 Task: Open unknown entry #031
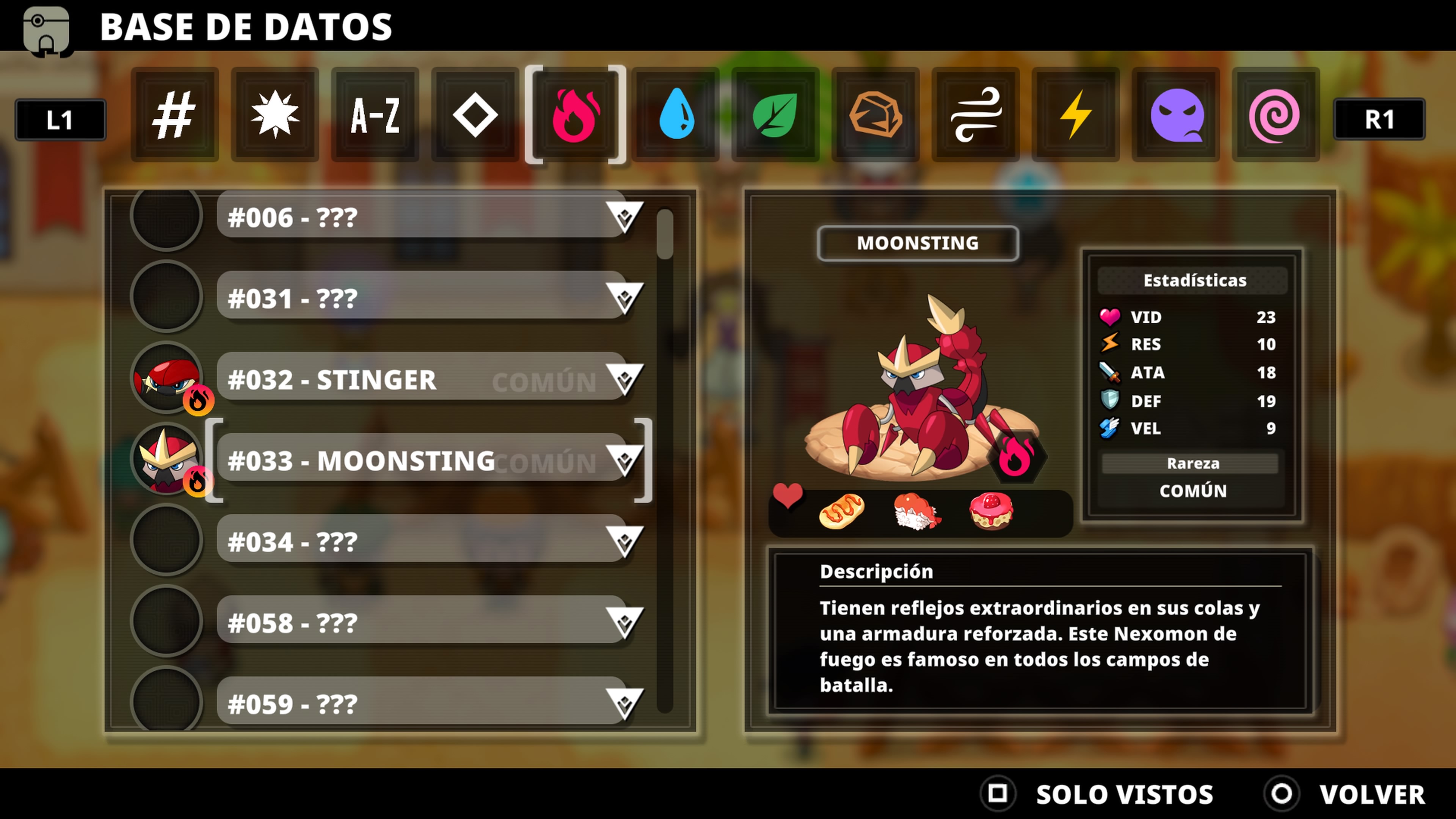[421, 298]
